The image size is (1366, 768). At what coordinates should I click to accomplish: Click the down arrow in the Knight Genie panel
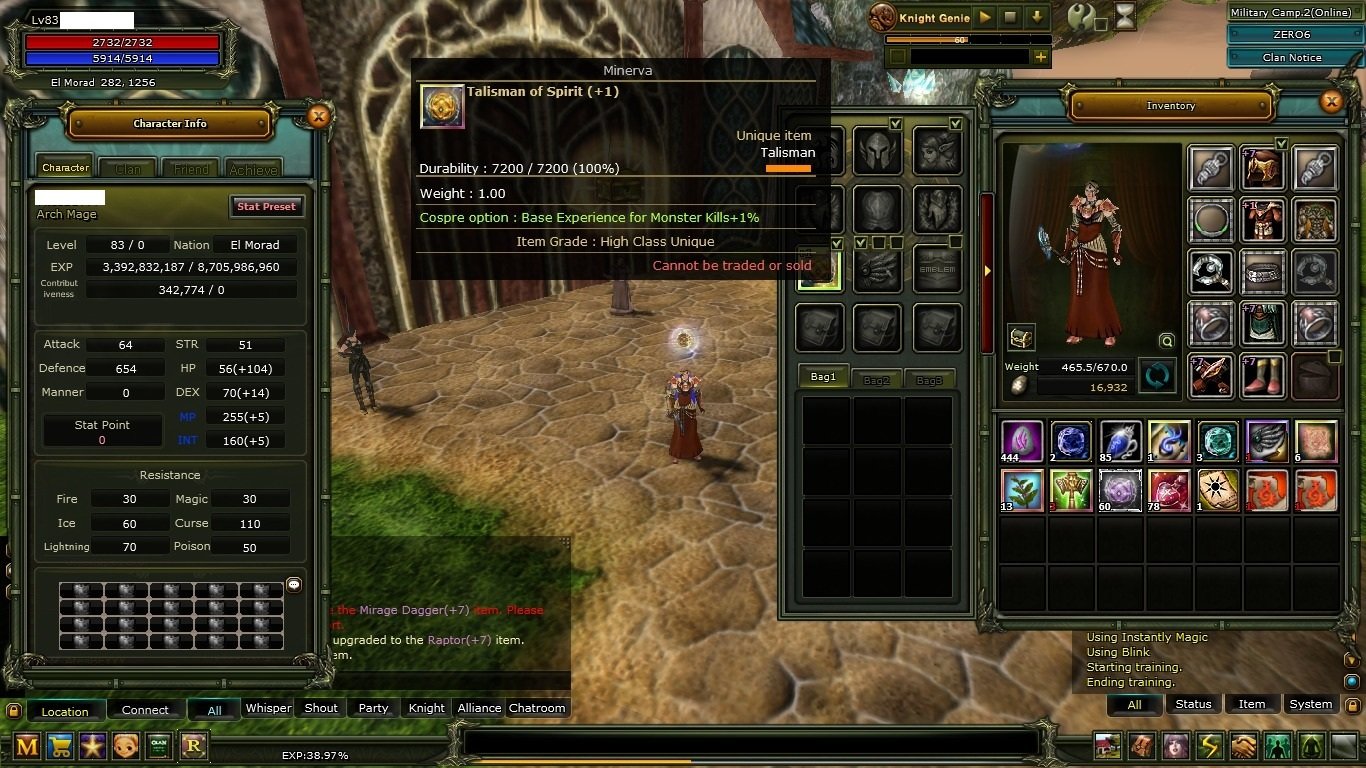pos(1037,17)
